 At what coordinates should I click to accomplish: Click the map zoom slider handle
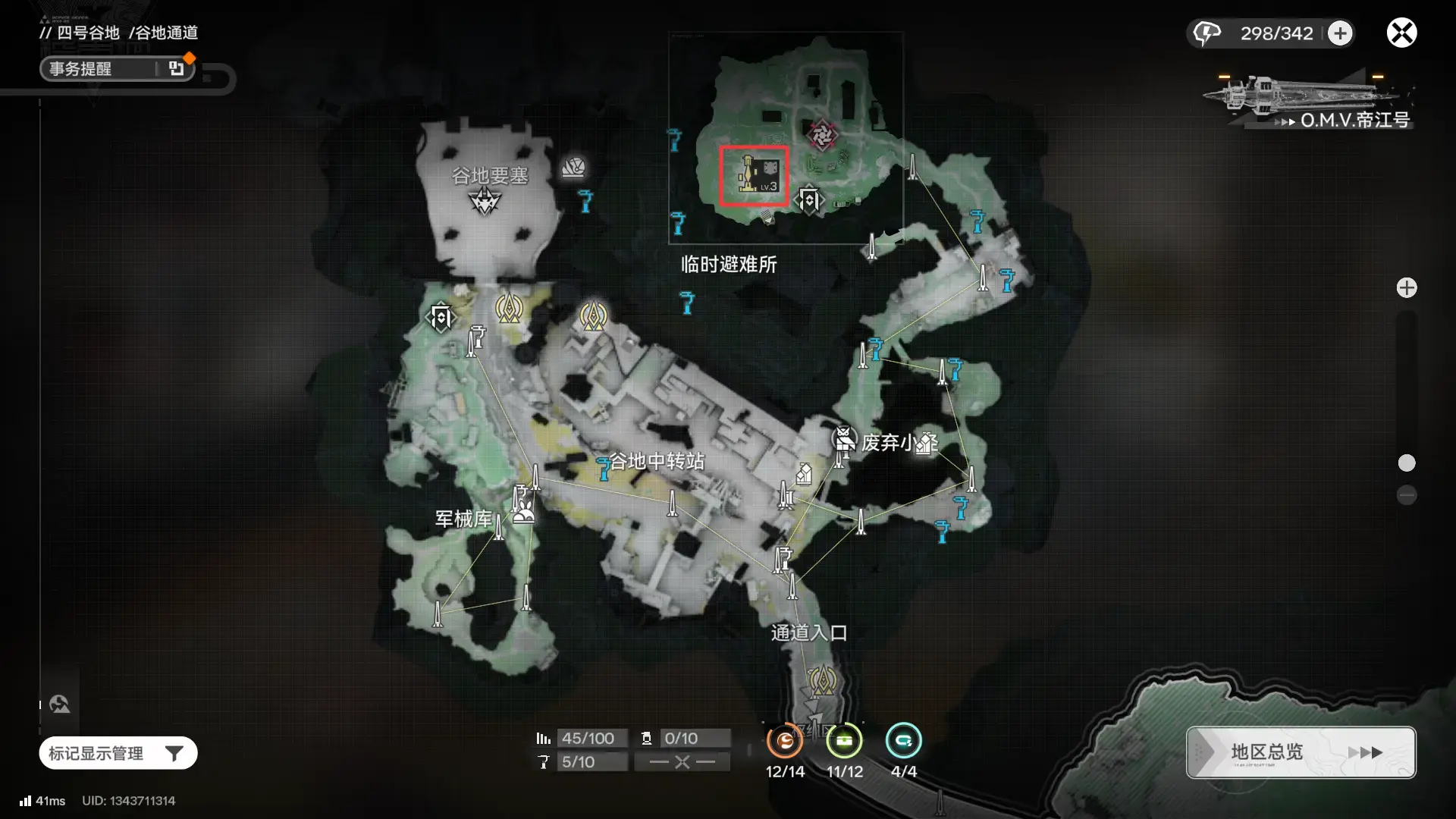point(1407,463)
